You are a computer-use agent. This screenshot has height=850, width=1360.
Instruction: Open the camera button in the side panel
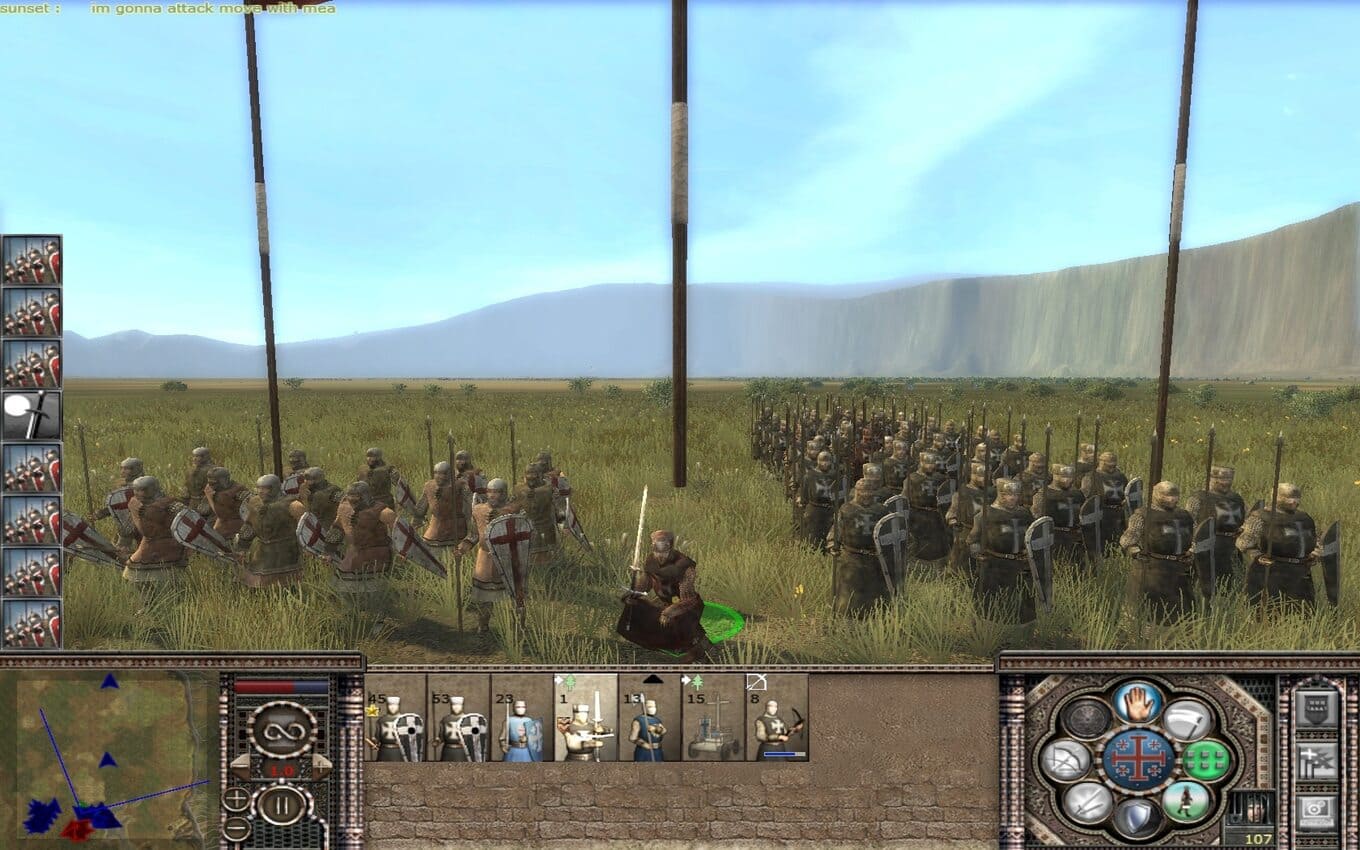pyautogui.click(x=1316, y=812)
